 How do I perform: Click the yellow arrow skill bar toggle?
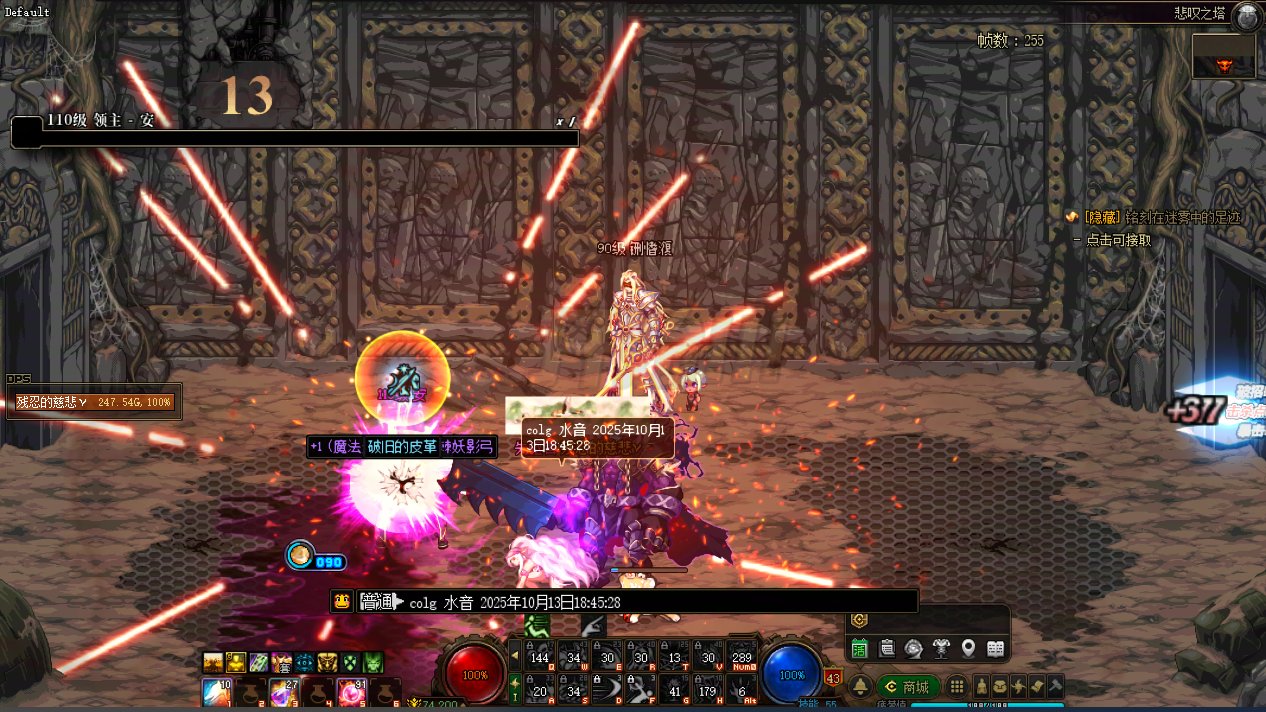(515, 656)
